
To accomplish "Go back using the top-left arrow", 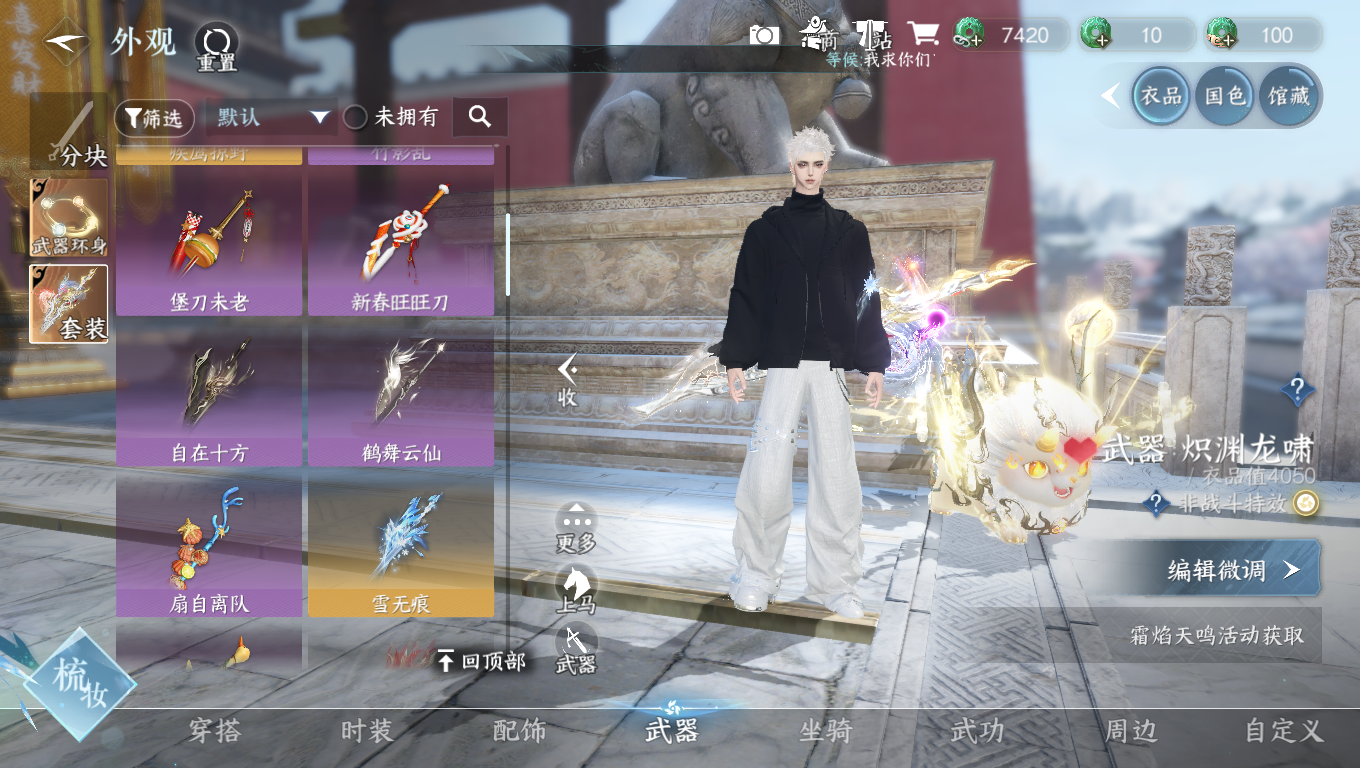I will pos(67,41).
